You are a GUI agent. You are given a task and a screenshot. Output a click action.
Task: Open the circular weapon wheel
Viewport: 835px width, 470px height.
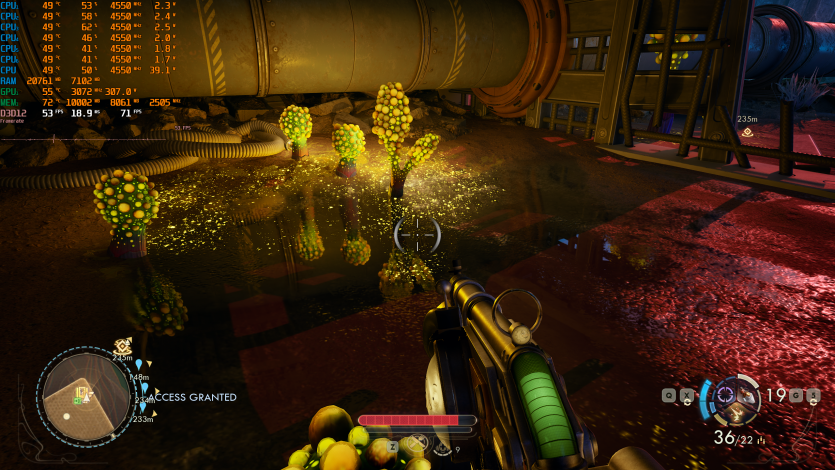pyautogui.click(x=737, y=400)
